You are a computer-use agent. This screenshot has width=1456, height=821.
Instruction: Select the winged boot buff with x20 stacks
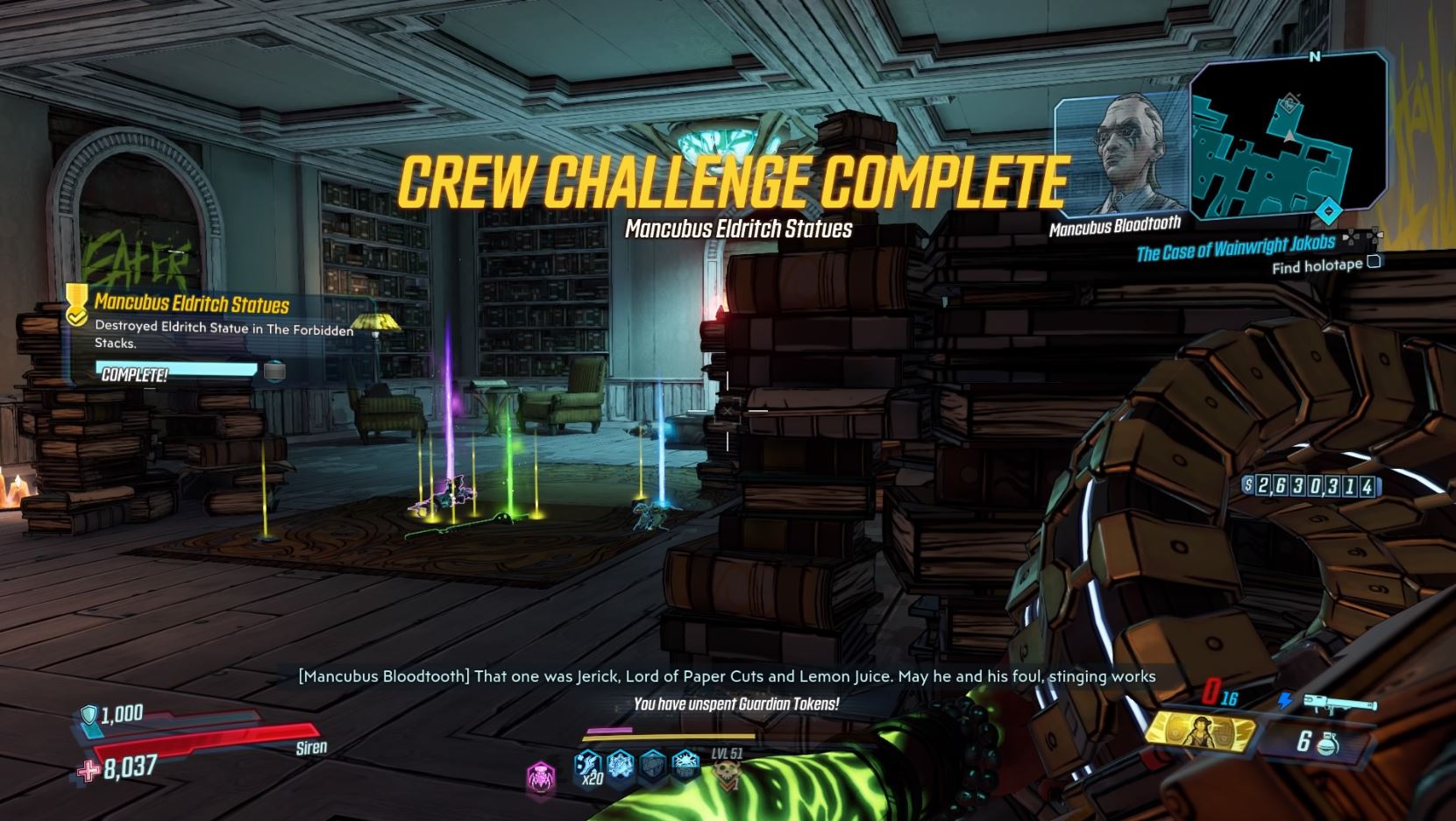click(588, 767)
